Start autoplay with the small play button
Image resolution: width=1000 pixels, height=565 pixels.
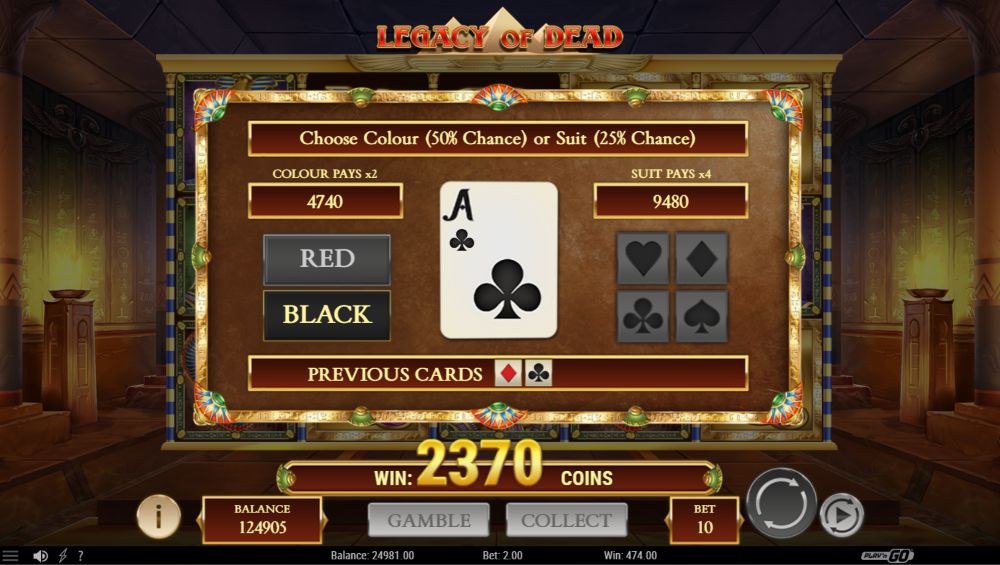841,515
